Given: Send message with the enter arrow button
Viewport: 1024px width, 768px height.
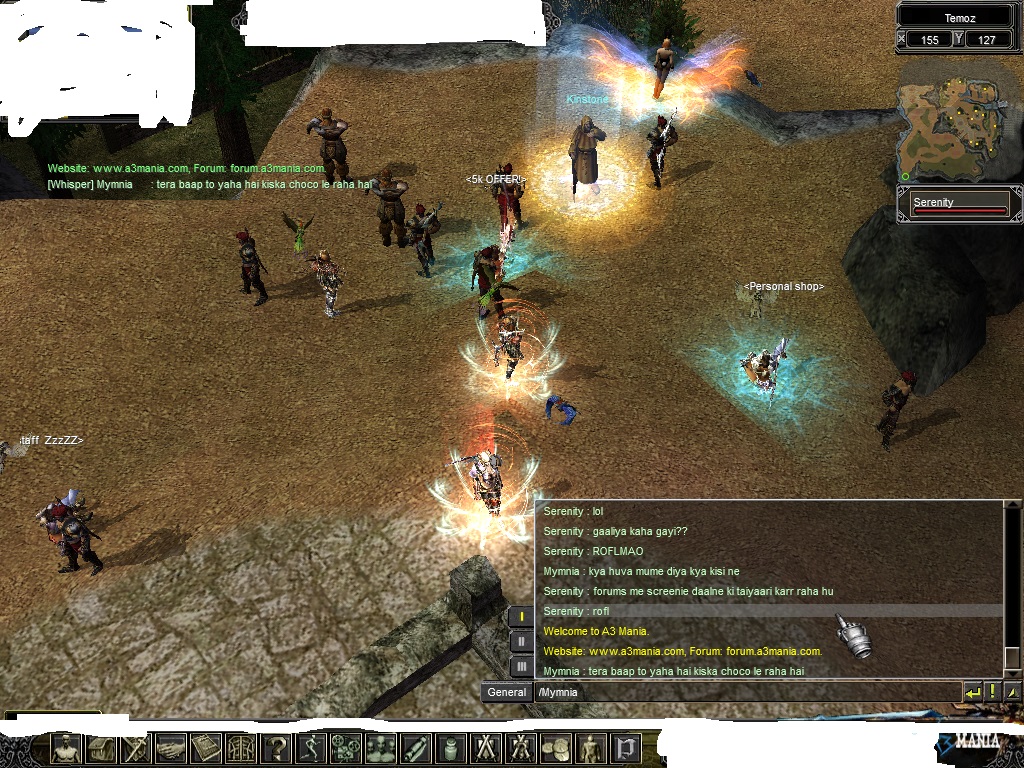Looking at the screenshot, I should point(972,692).
